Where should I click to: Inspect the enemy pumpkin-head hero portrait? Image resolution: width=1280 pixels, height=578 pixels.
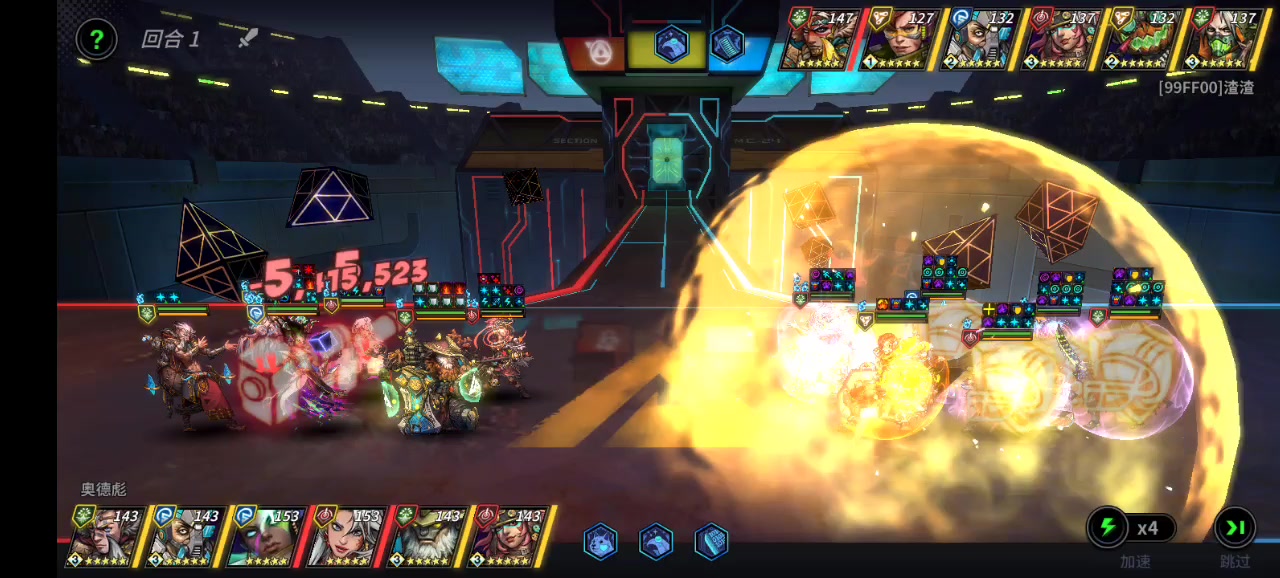1141,39
